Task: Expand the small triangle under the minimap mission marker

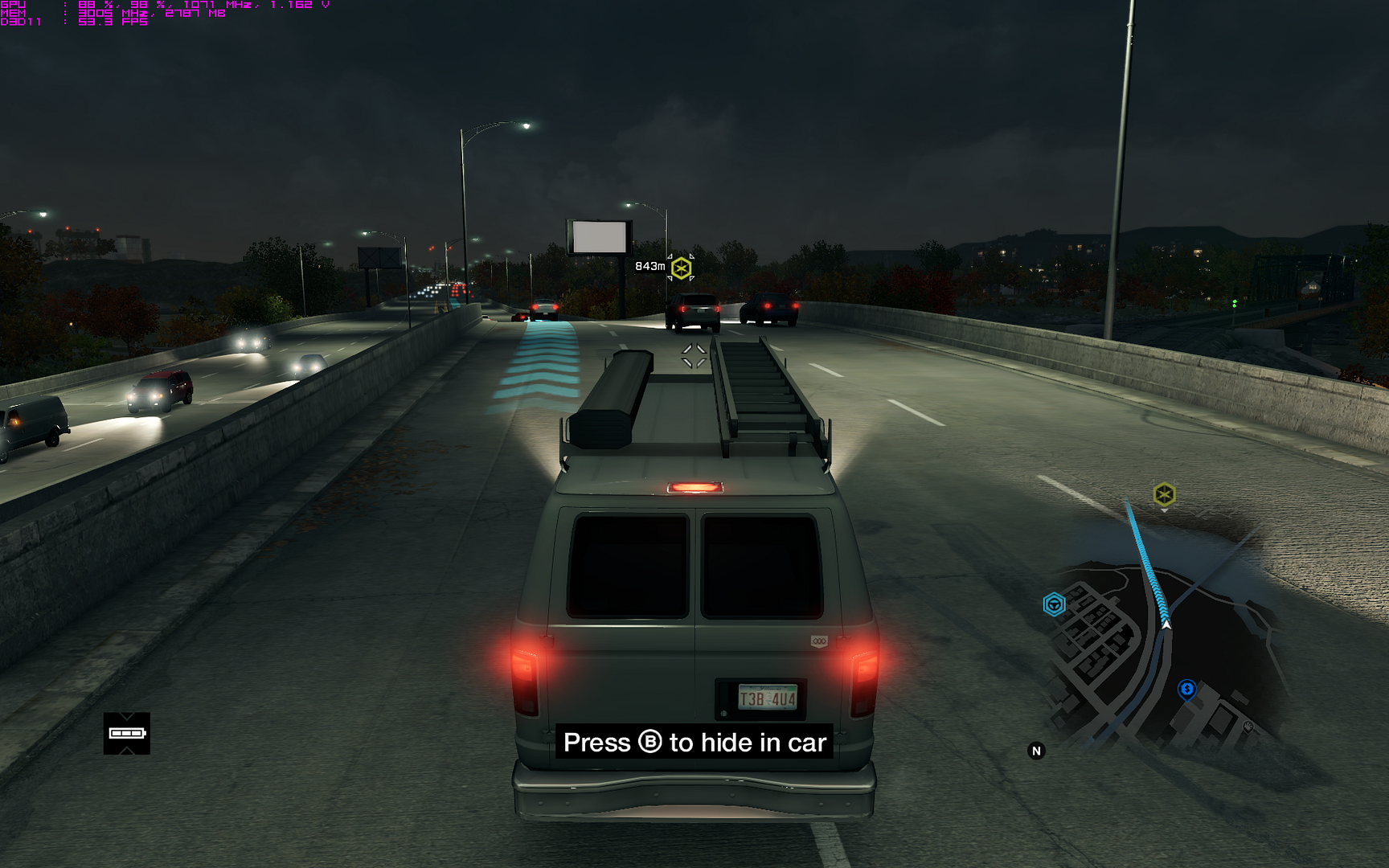Action: click(x=1164, y=510)
